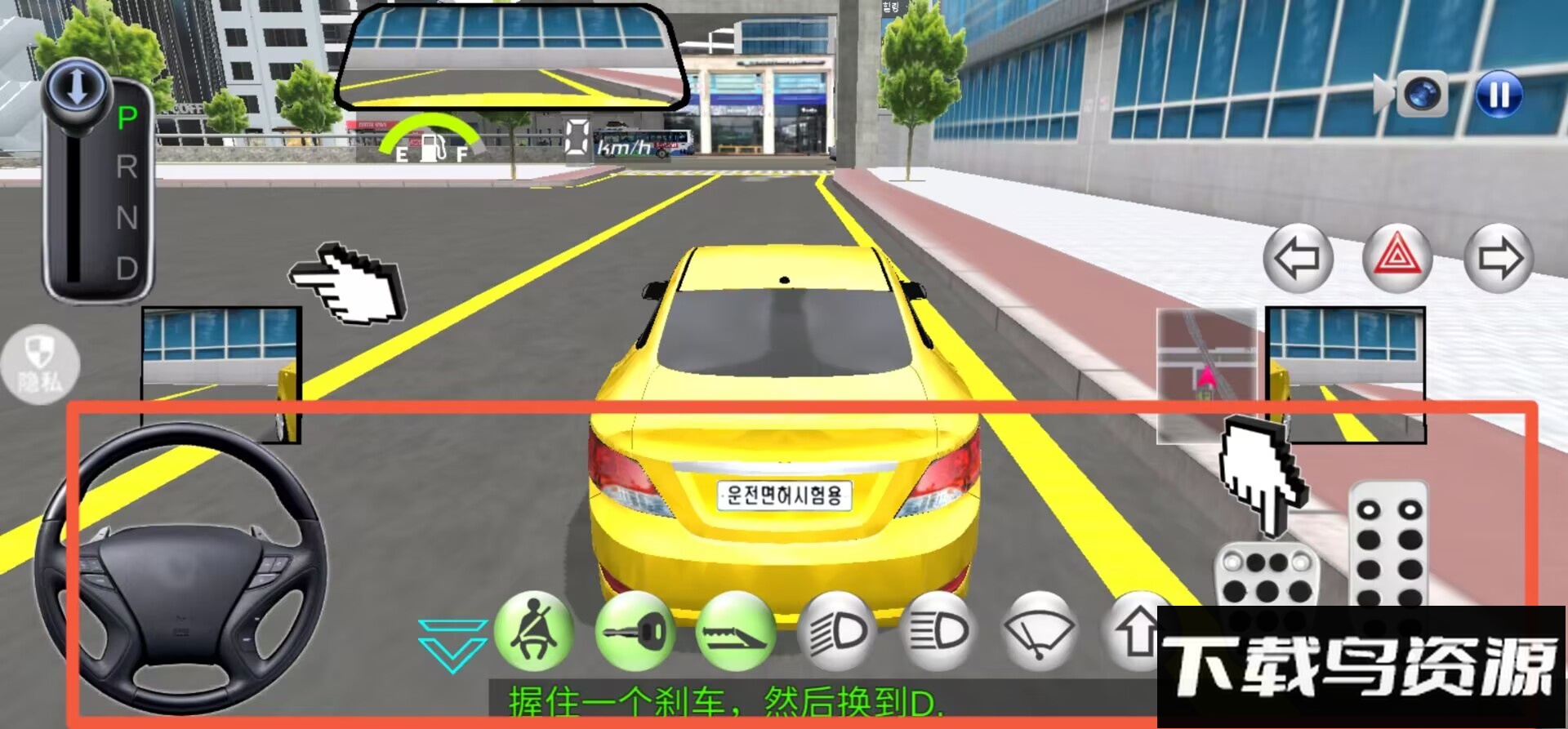The width and height of the screenshot is (1568, 729).
Task: Fasten the seatbelt using the green icon
Action: point(534,631)
